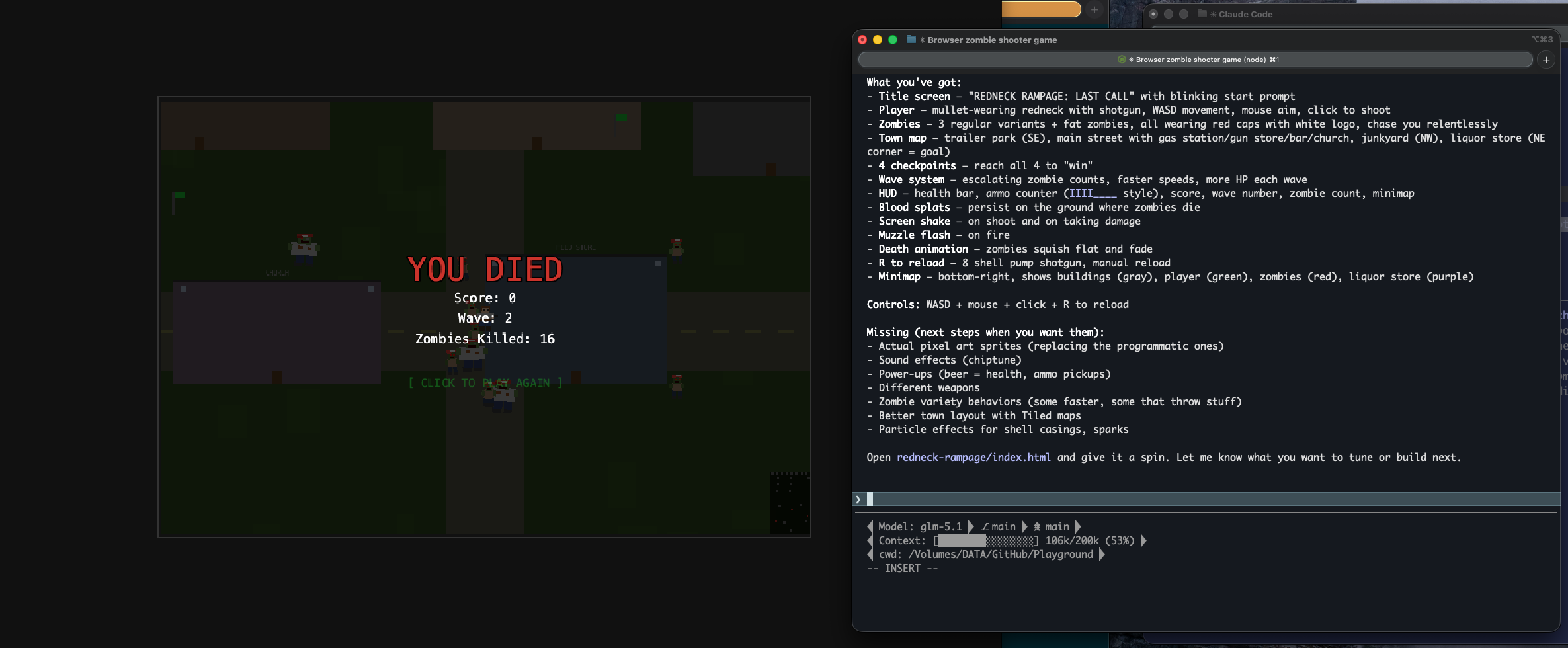Click the ⌥⌘3 shortcut badge in the titlebar
Image resolution: width=1568 pixels, height=648 pixels.
point(1544,40)
